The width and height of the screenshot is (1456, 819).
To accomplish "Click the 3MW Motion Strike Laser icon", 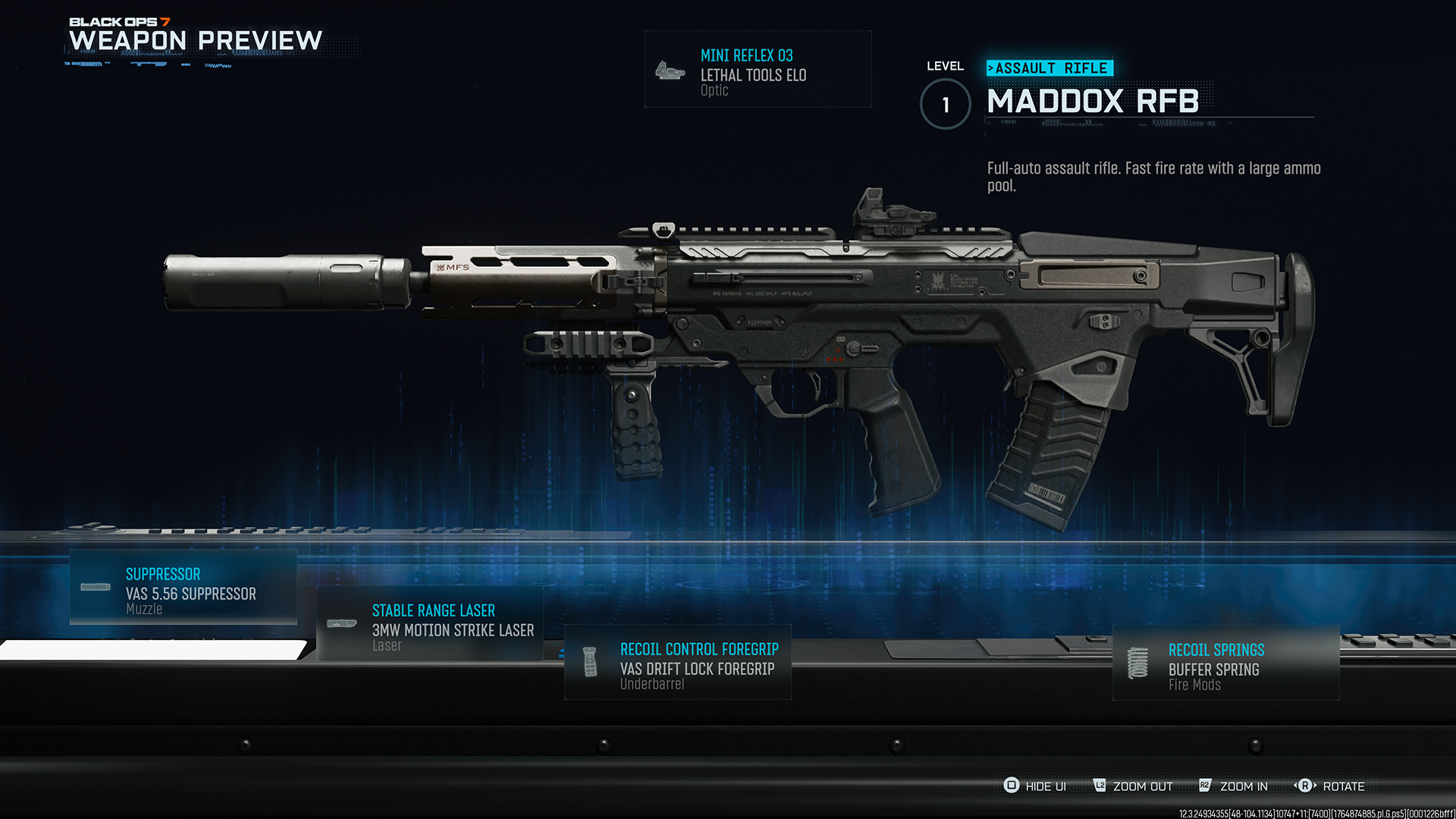I will point(342,623).
